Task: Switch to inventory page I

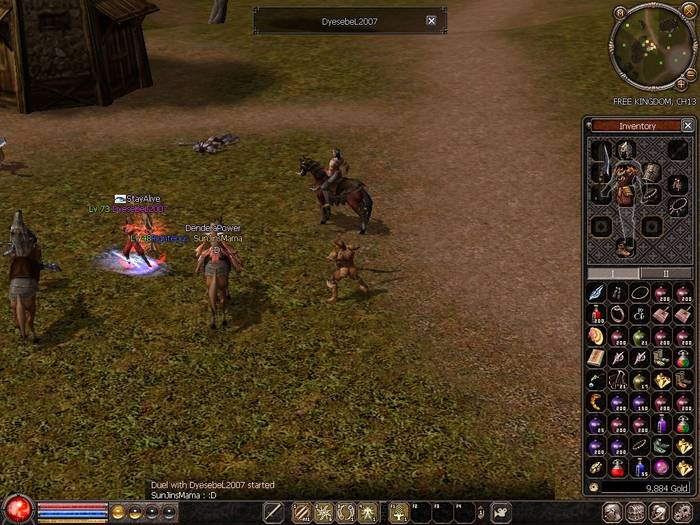Action: click(x=612, y=273)
